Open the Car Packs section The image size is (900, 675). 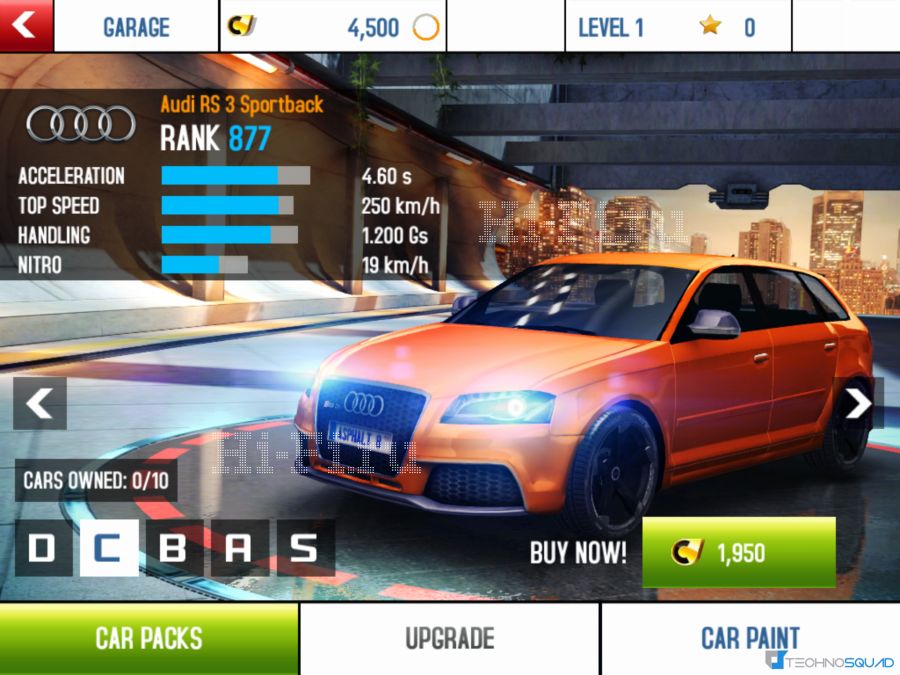click(149, 638)
